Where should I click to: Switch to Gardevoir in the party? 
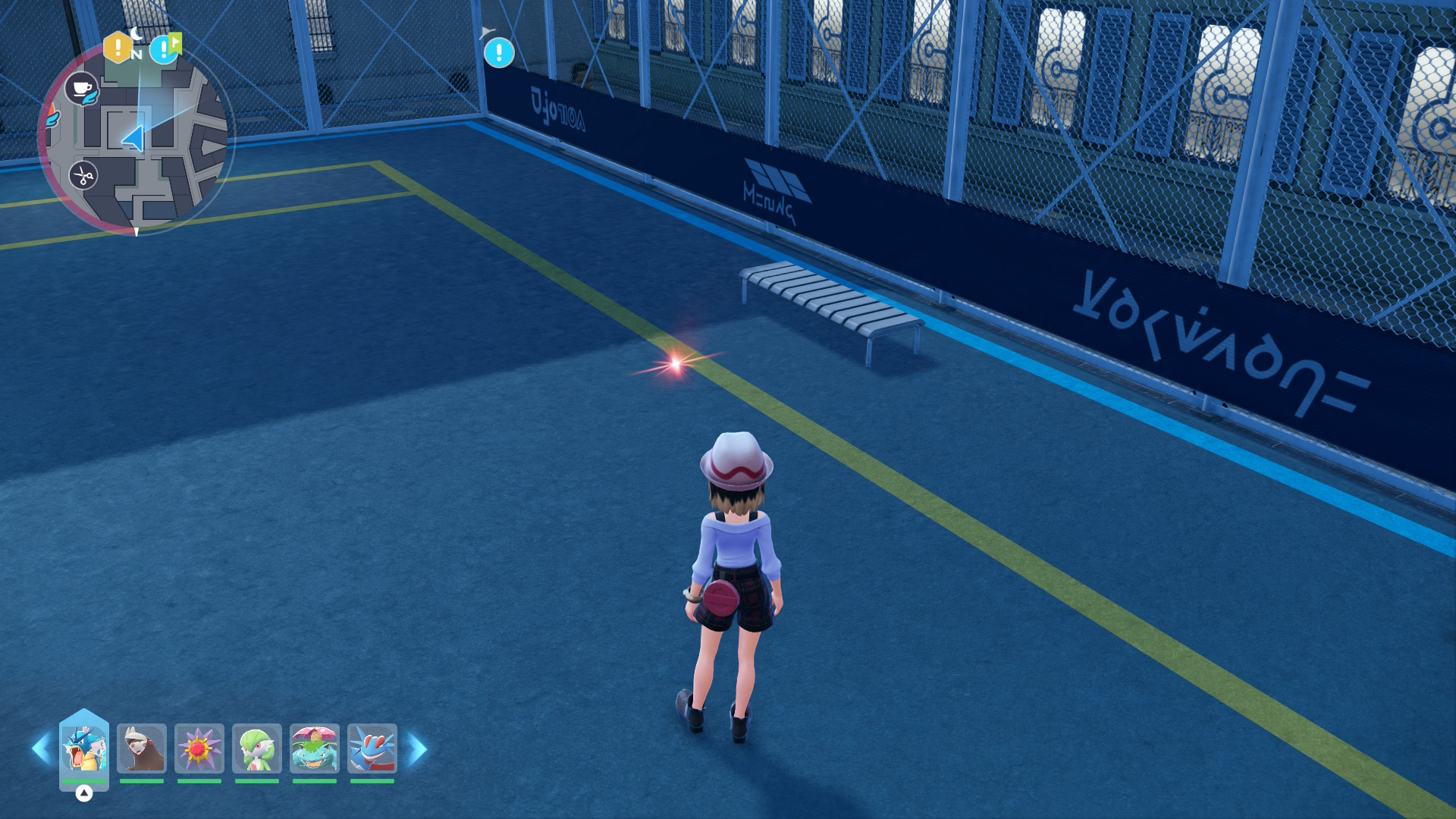click(257, 748)
